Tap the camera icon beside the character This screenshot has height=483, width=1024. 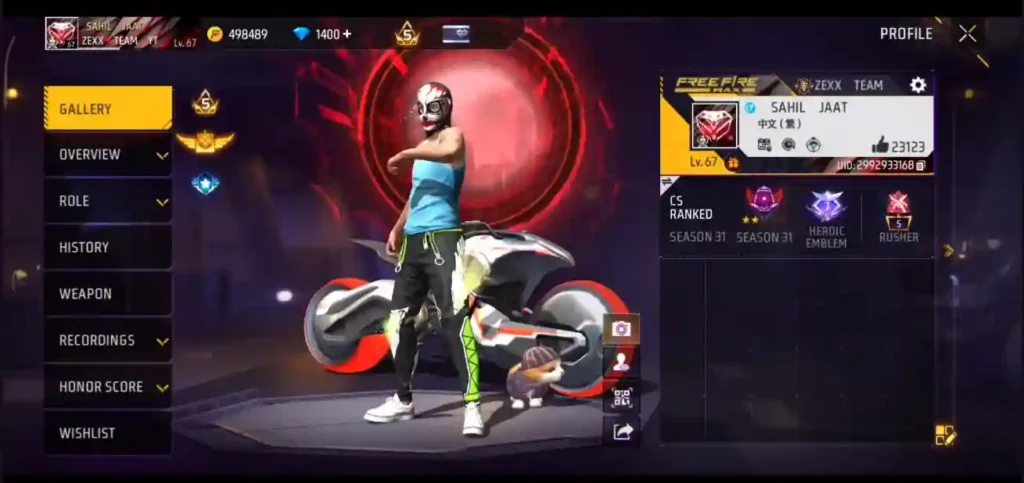click(621, 329)
